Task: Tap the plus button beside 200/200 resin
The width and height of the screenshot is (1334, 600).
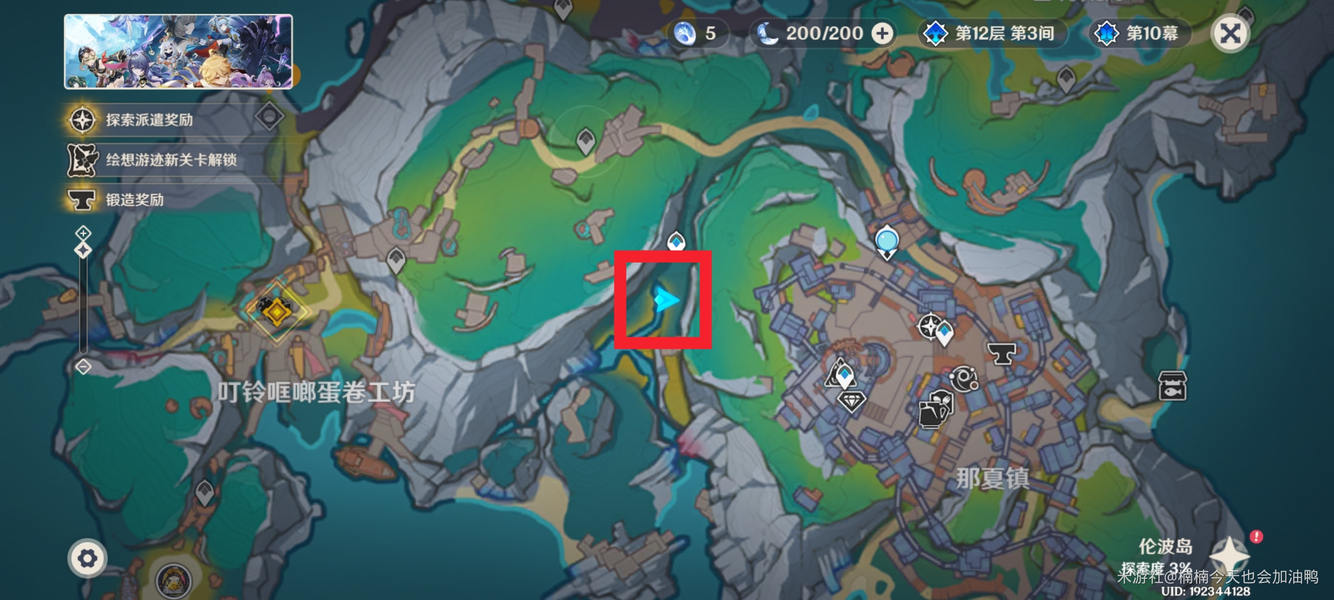Action: point(882,34)
